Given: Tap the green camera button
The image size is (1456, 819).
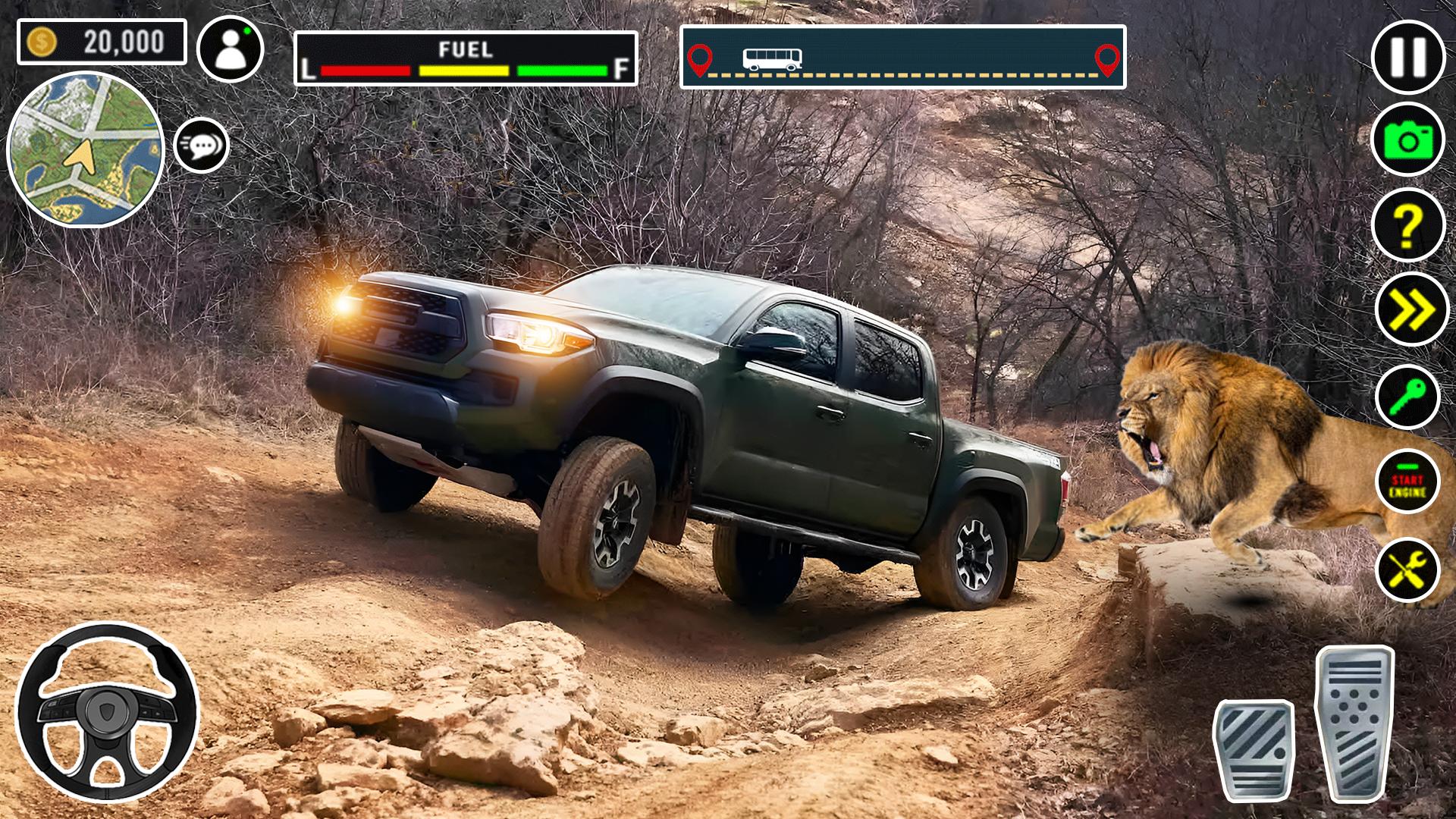Looking at the screenshot, I should (1408, 140).
